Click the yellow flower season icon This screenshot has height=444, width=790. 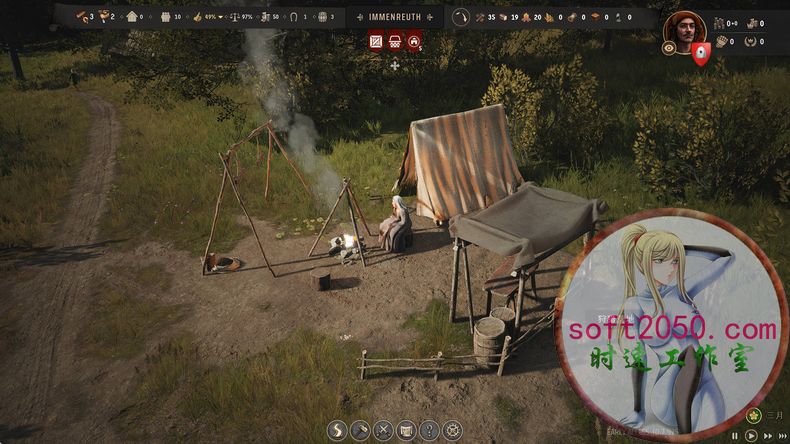click(753, 415)
